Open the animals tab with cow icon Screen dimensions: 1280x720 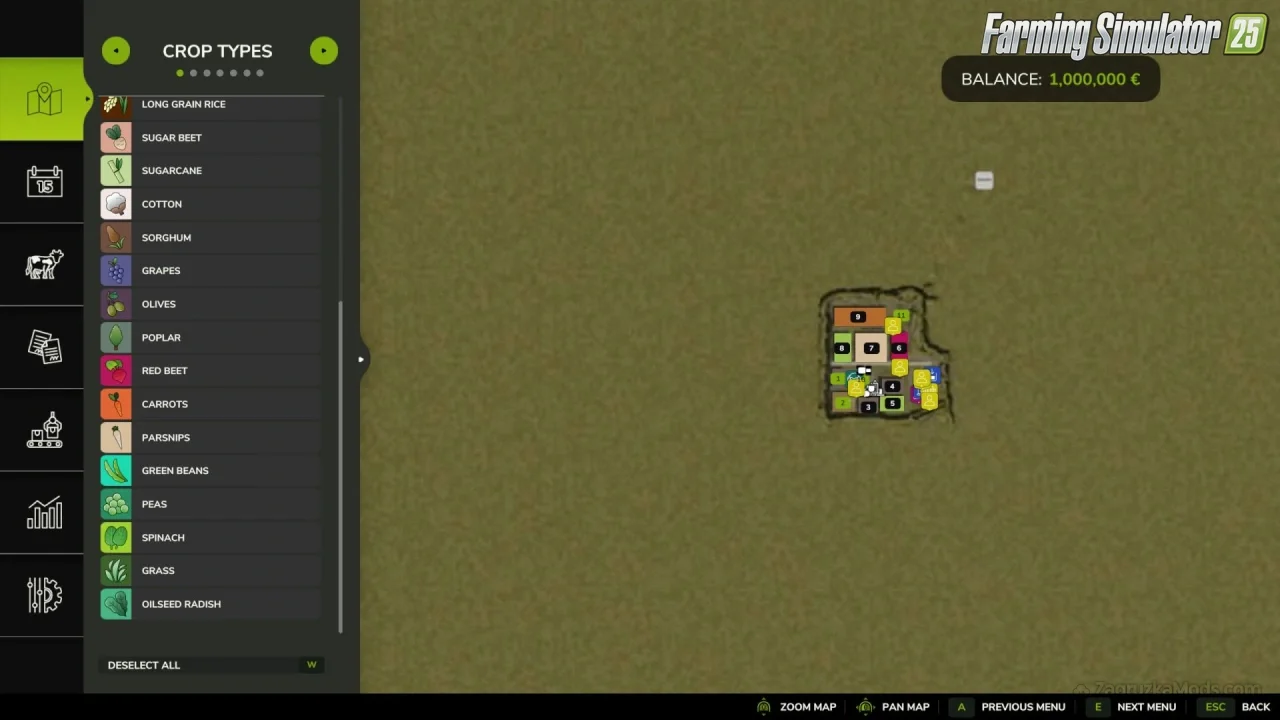point(44,265)
